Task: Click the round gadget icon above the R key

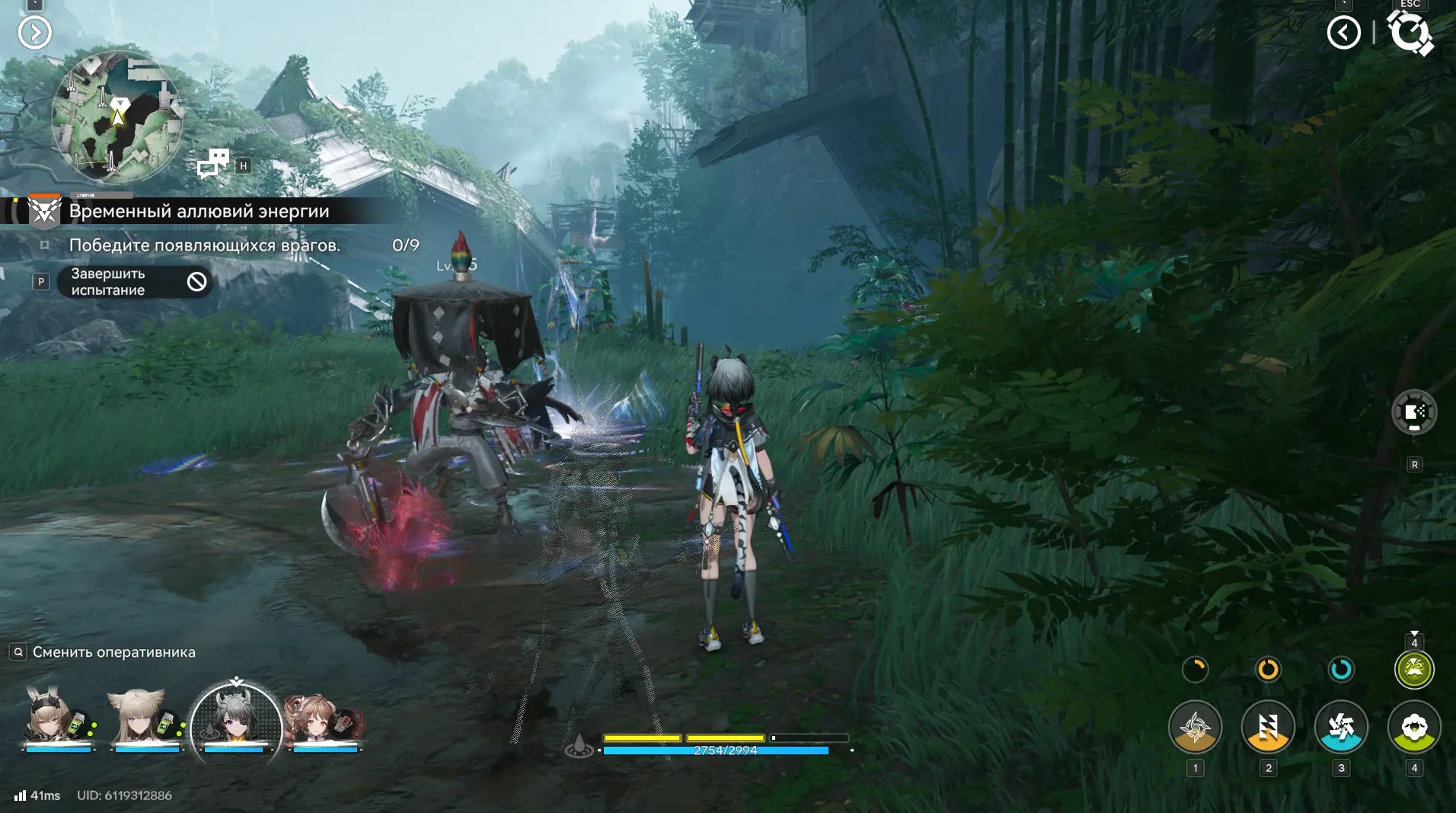Action: click(1414, 412)
